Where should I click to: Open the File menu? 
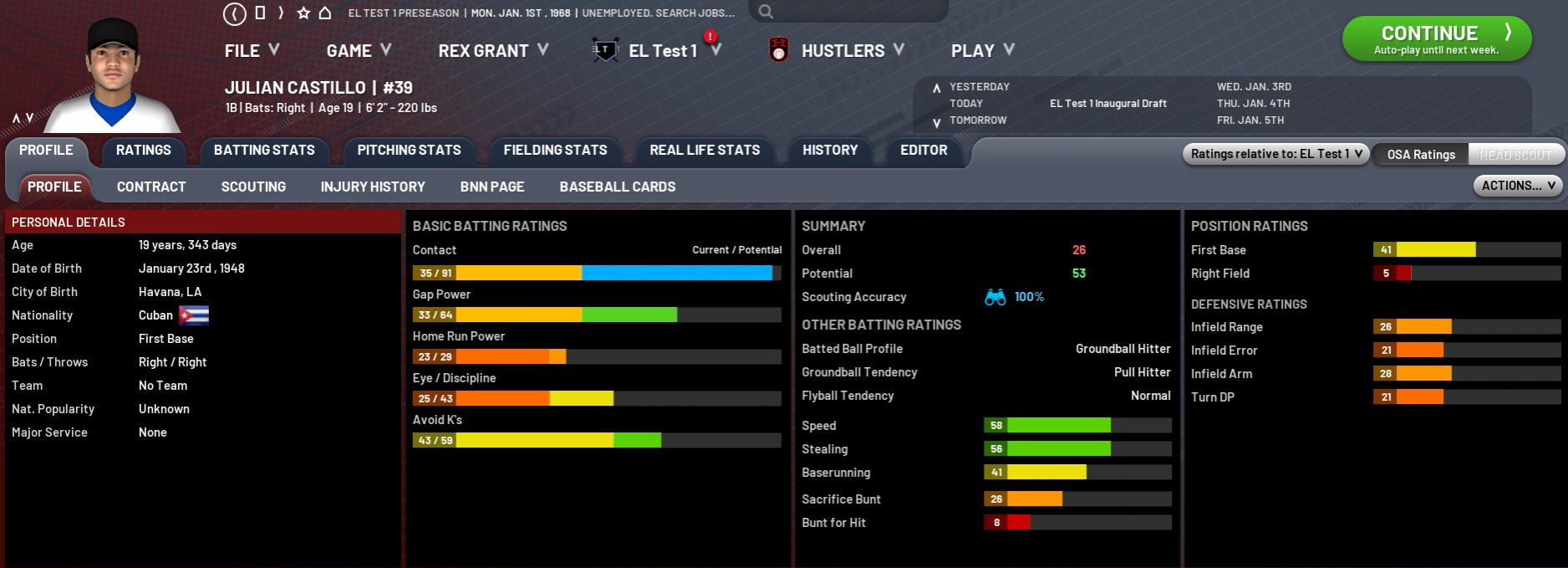(x=251, y=51)
